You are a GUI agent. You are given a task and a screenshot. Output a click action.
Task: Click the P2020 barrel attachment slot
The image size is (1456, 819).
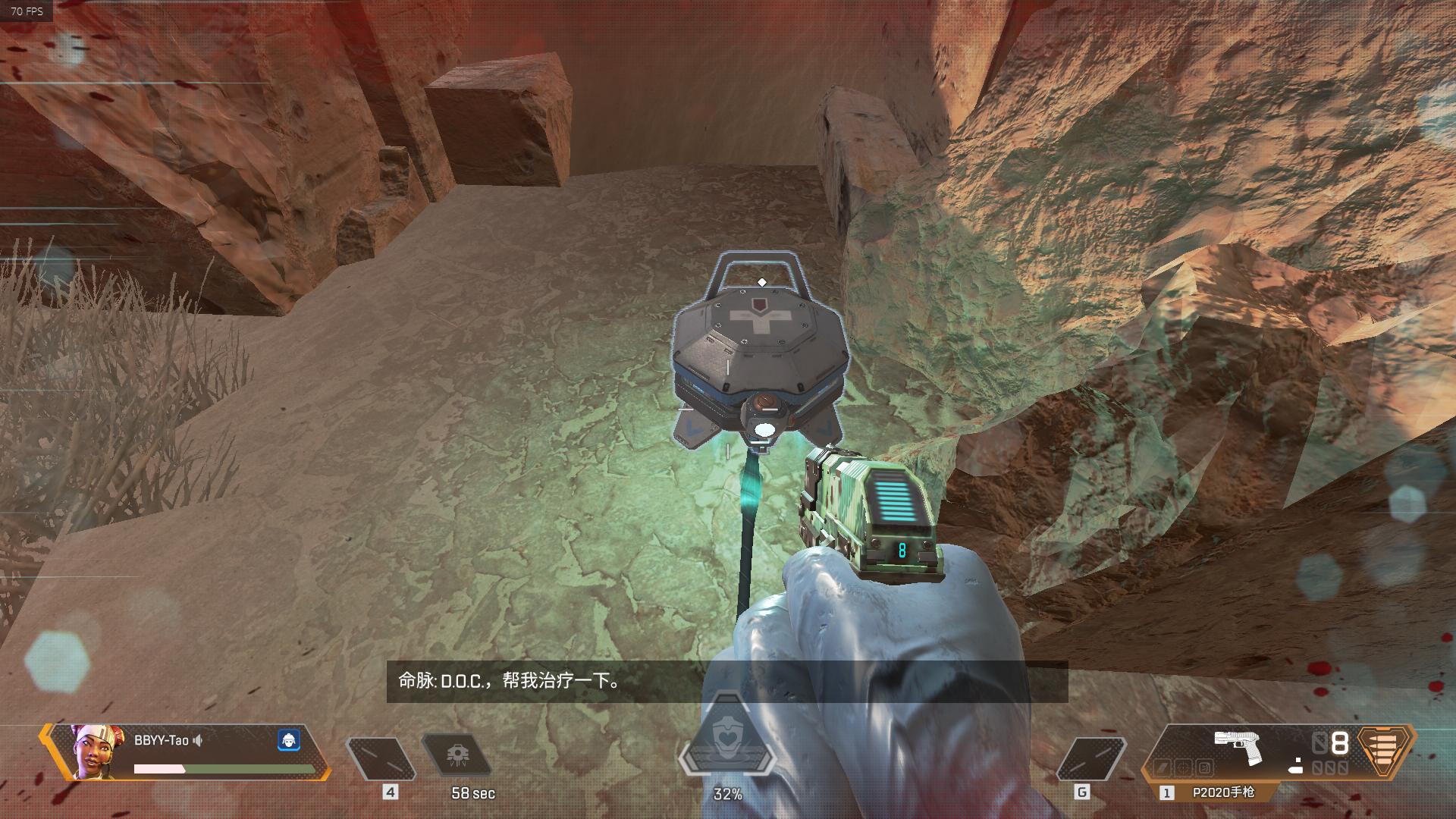coord(1162,767)
